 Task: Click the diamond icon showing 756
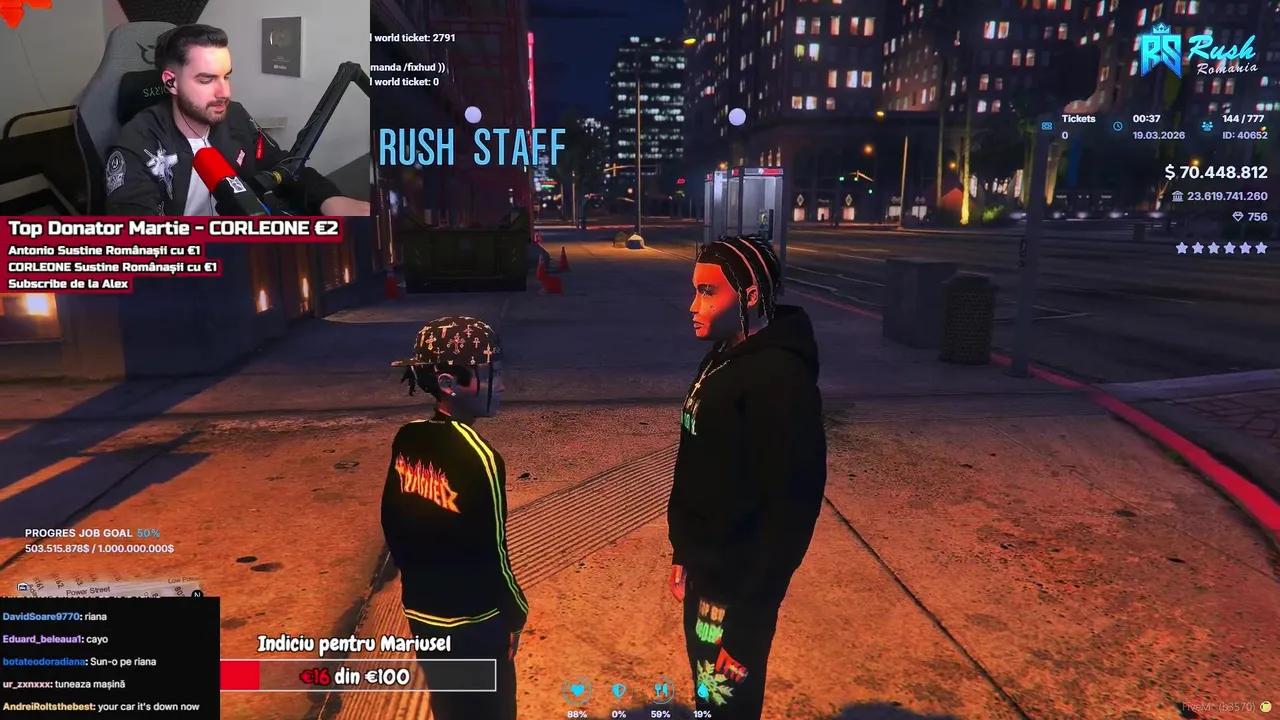(1239, 216)
